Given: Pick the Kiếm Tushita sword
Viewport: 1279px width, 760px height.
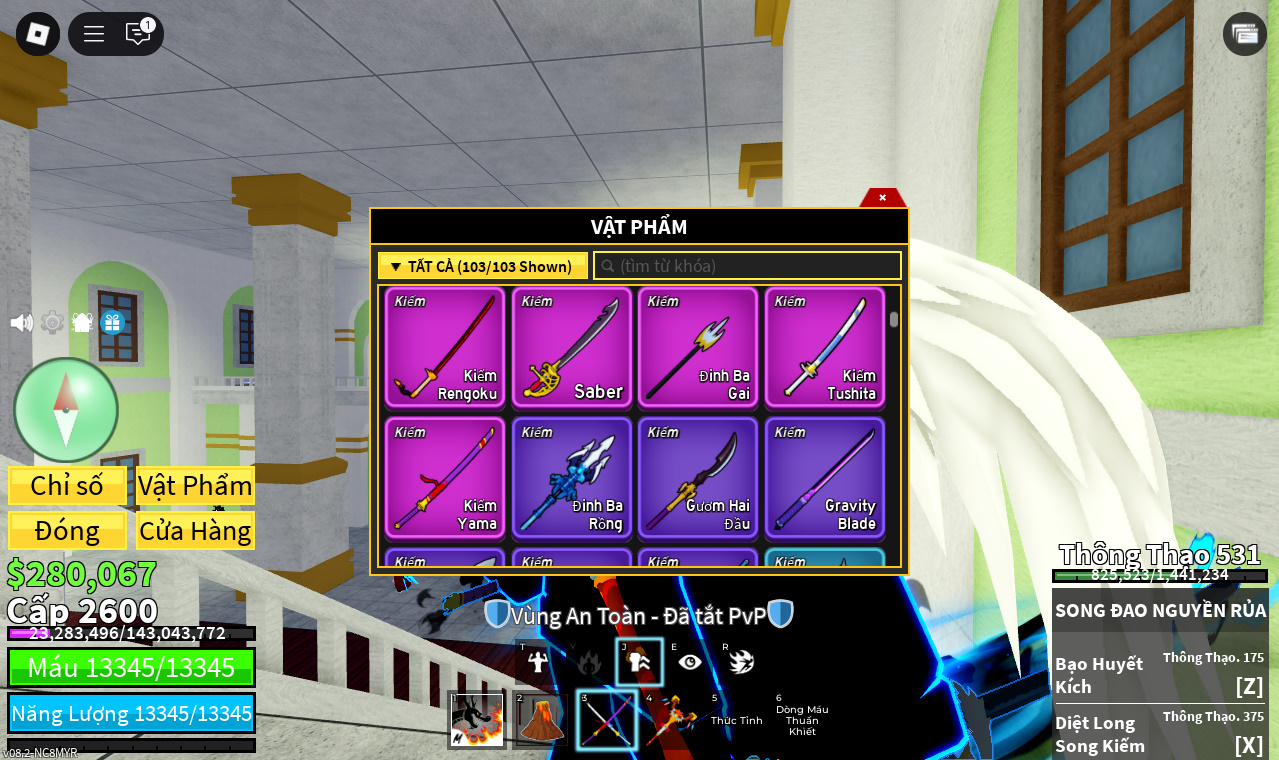Looking at the screenshot, I should click(x=825, y=347).
